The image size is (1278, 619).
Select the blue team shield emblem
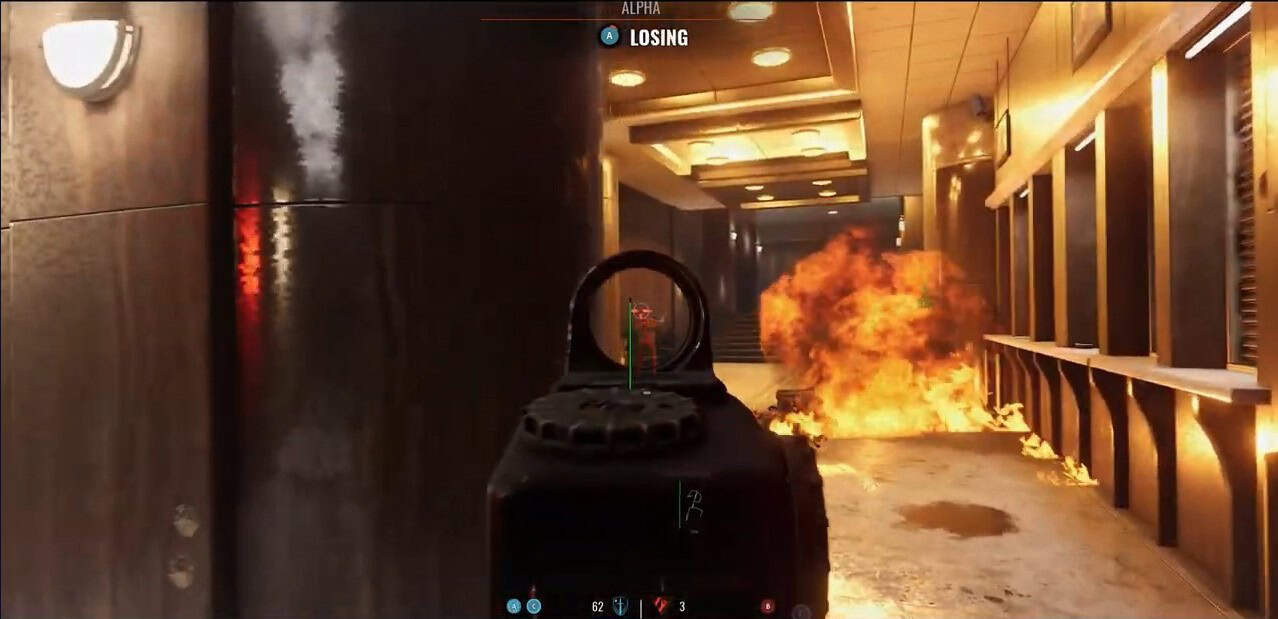click(620, 606)
